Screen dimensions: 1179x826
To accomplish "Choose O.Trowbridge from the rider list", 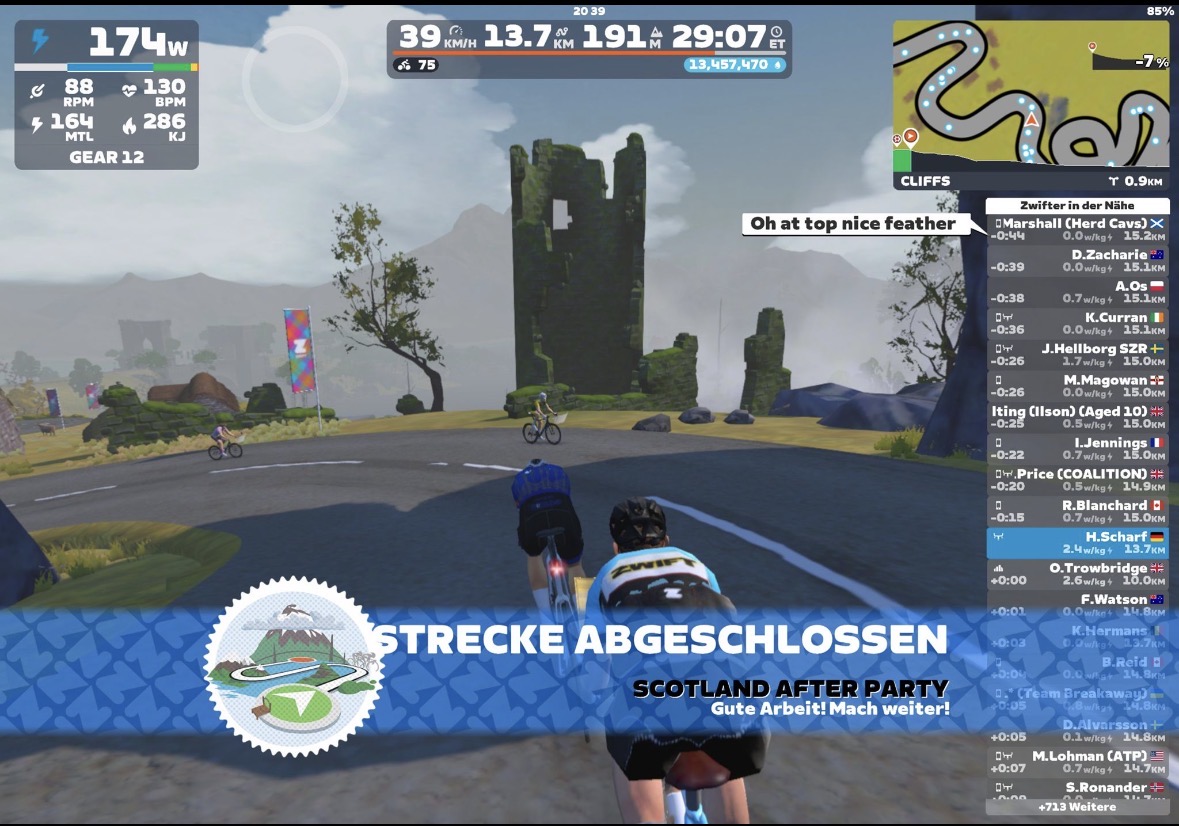I will 1077,573.
